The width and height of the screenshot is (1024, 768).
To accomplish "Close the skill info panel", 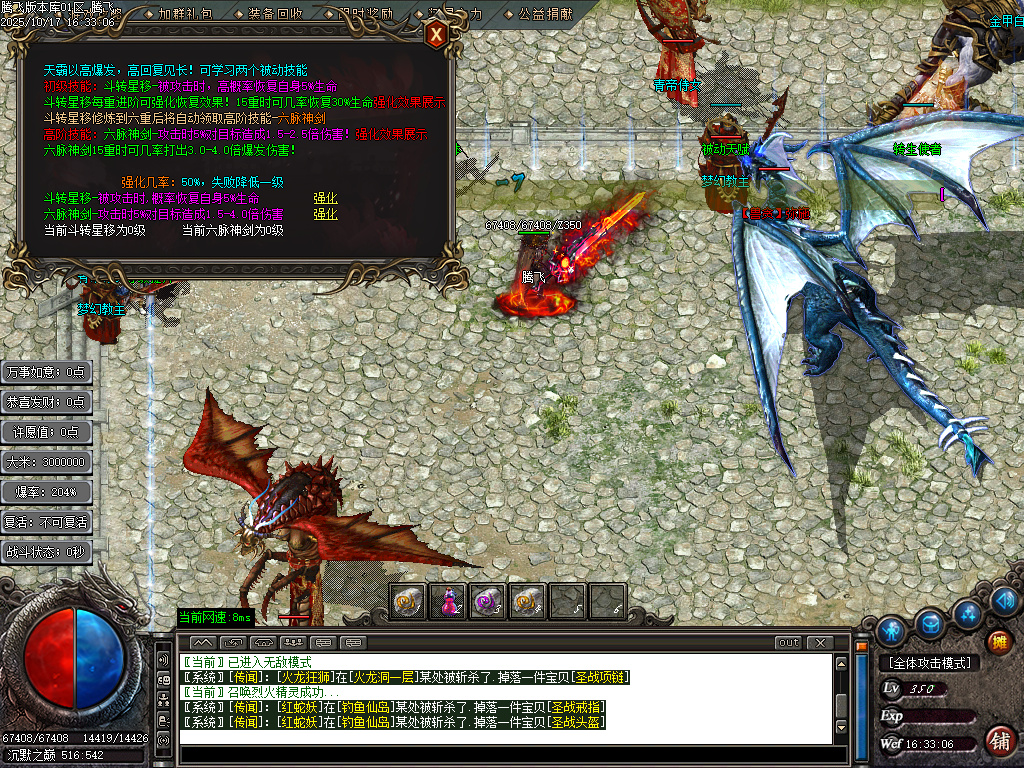I will pos(436,36).
